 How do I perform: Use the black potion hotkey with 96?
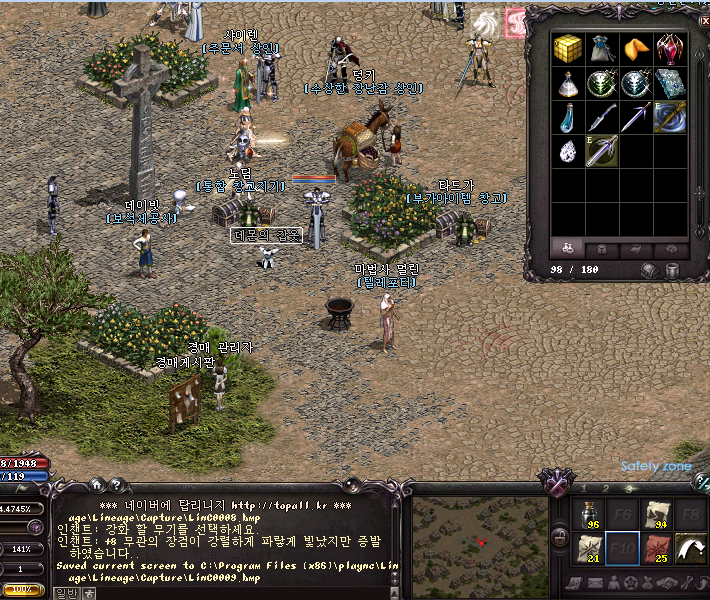[x=590, y=514]
